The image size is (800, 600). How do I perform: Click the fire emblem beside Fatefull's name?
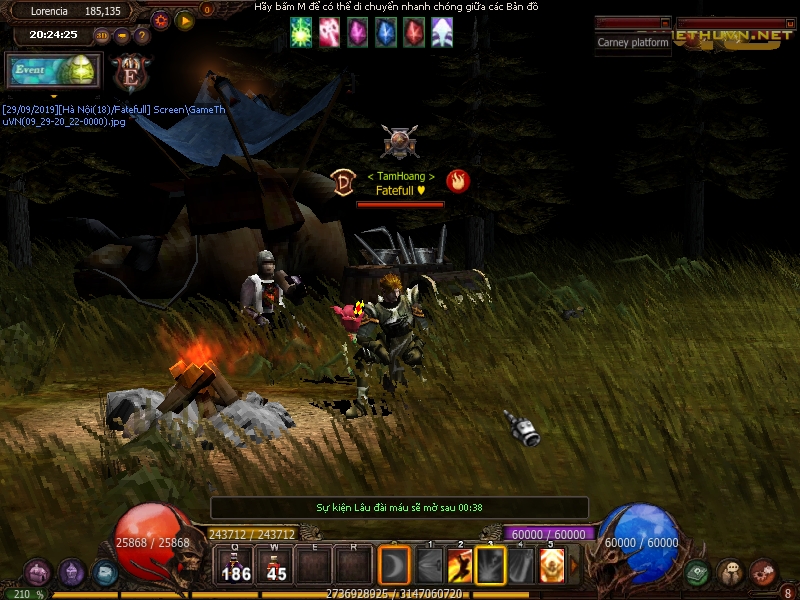tap(458, 181)
